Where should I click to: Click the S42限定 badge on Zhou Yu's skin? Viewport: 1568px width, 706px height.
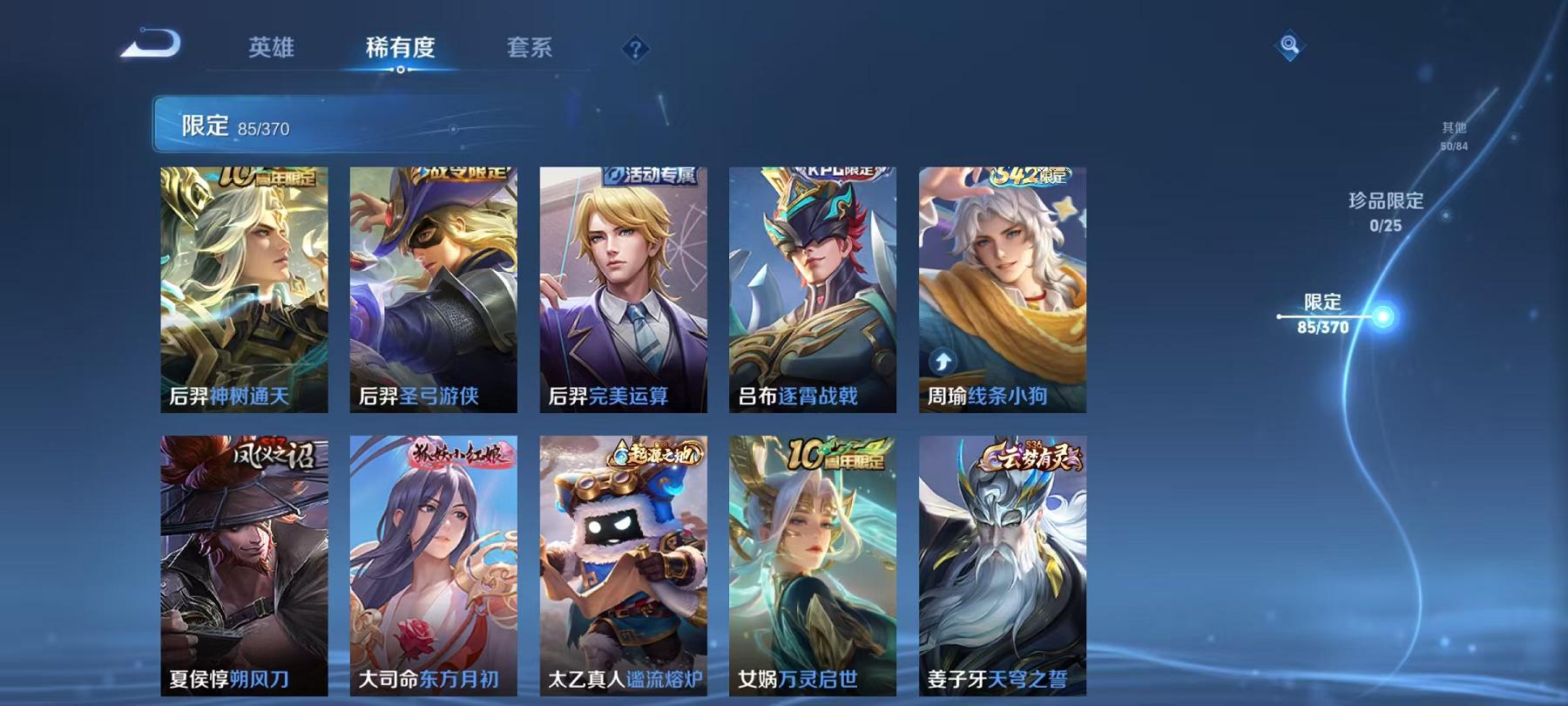(x=1031, y=173)
